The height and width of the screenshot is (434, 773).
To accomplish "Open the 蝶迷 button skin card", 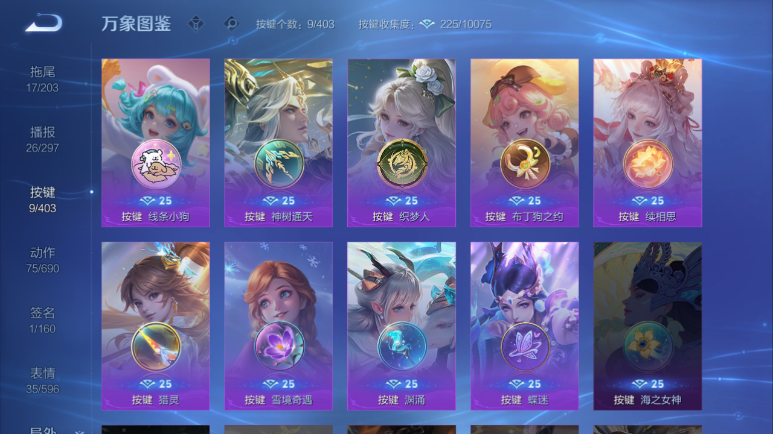I will click(x=524, y=325).
